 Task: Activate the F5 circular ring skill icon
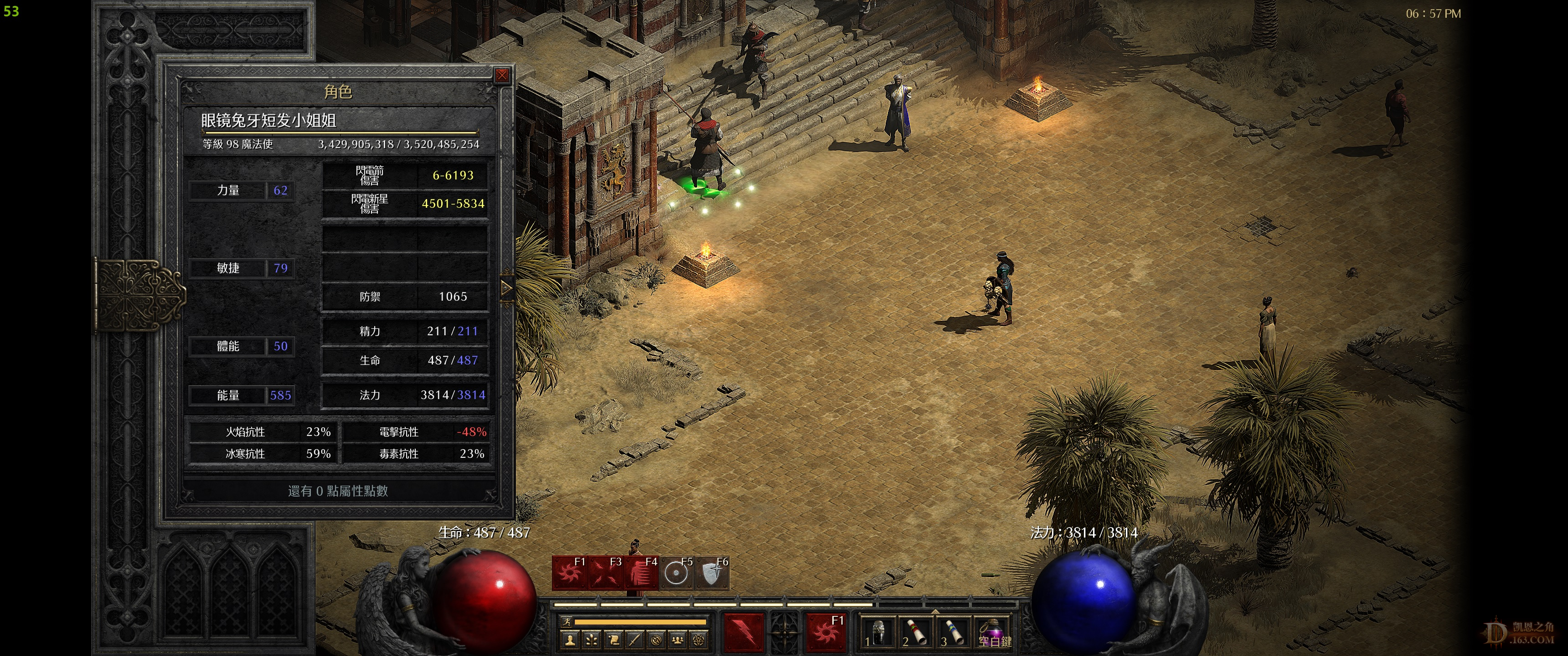click(x=675, y=573)
